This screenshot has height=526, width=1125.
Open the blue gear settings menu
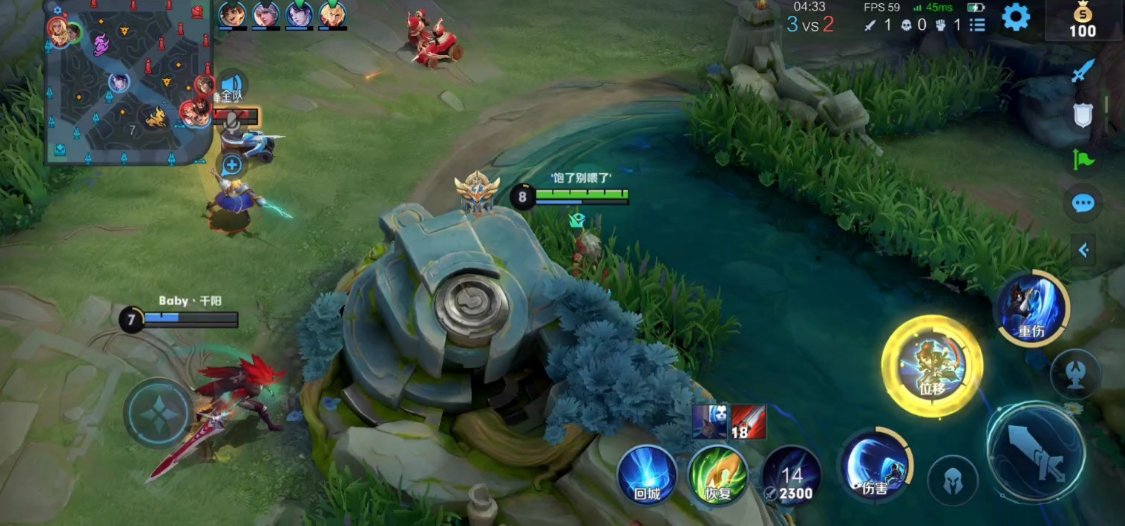(x=1016, y=17)
